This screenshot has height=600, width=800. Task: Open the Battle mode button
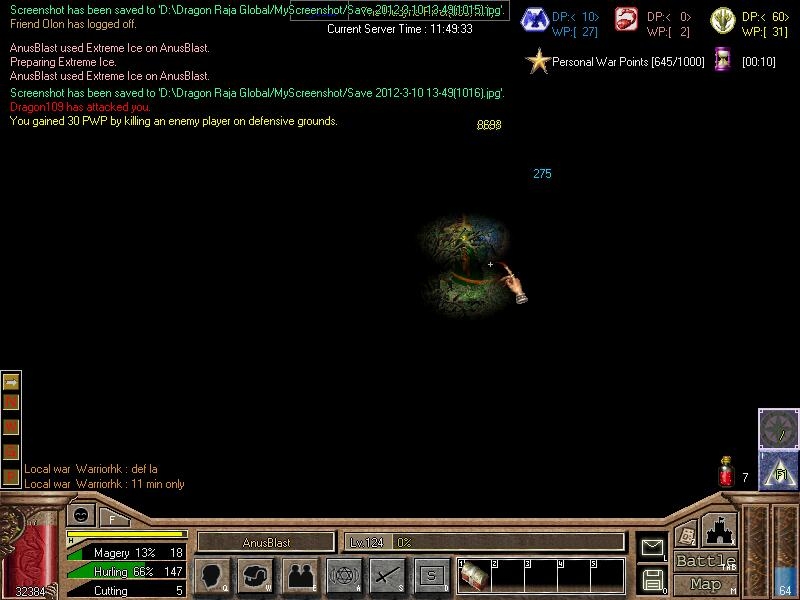click(x=705, y=561)
